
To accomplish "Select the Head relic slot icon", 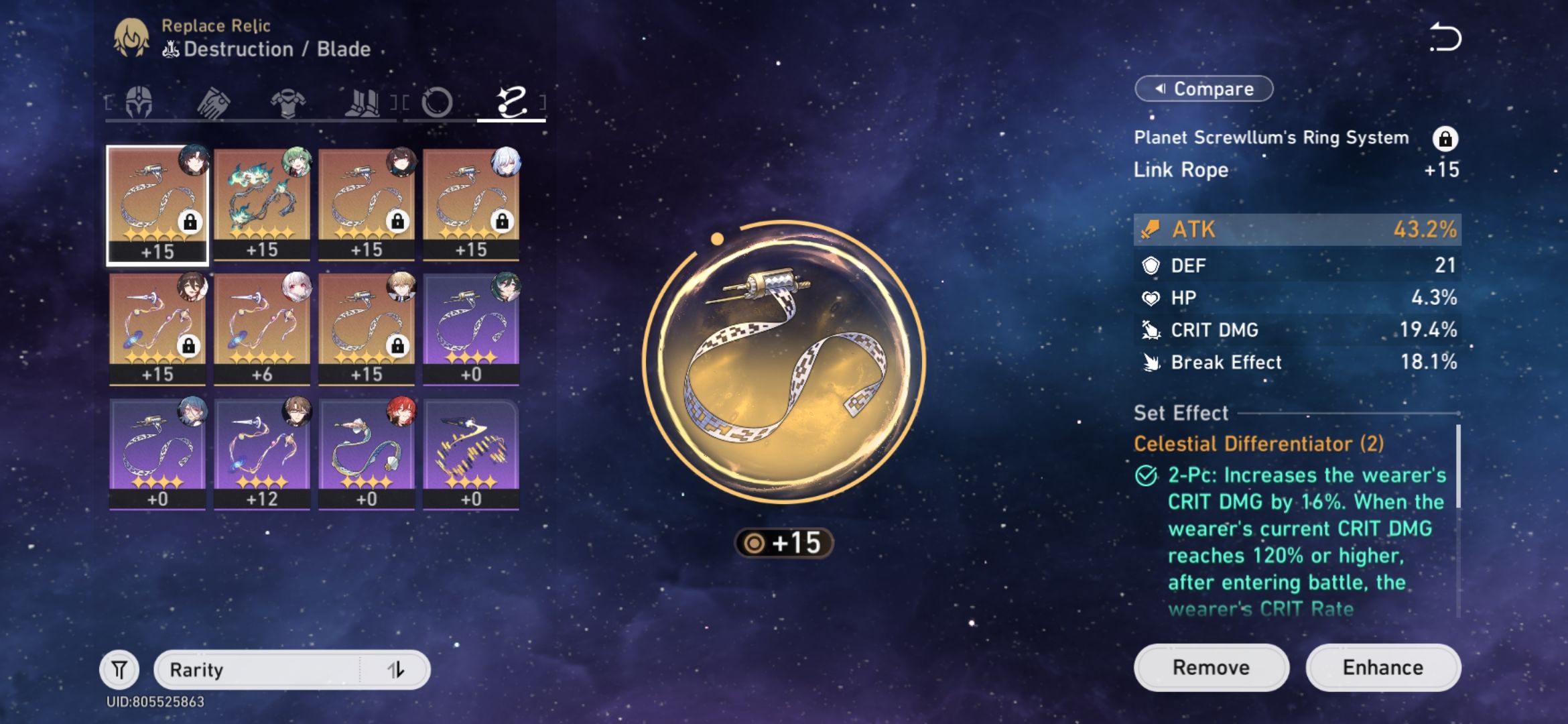I will [140, 102].
